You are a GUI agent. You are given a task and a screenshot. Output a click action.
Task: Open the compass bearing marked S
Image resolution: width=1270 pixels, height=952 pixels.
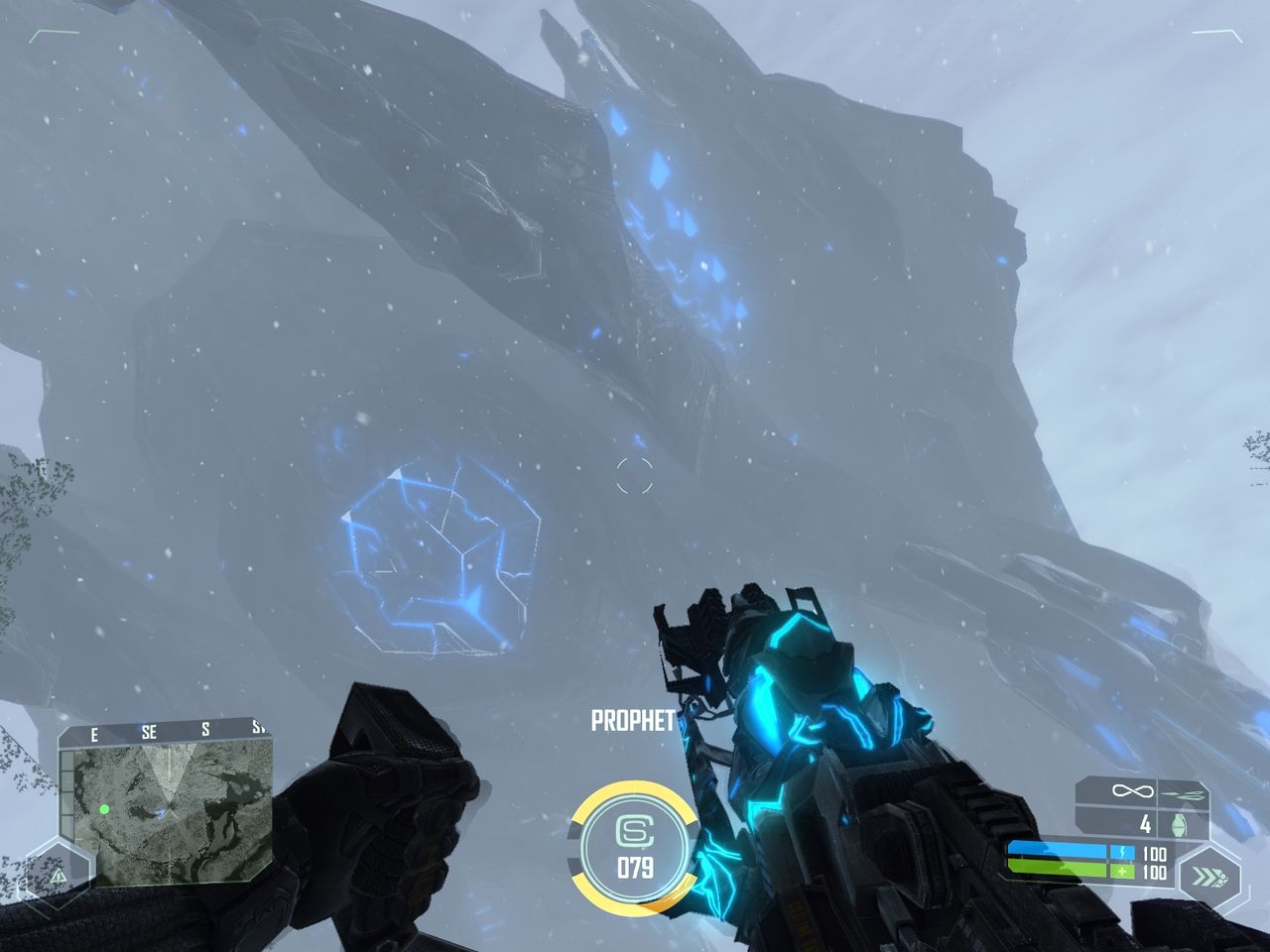point(205,731)
